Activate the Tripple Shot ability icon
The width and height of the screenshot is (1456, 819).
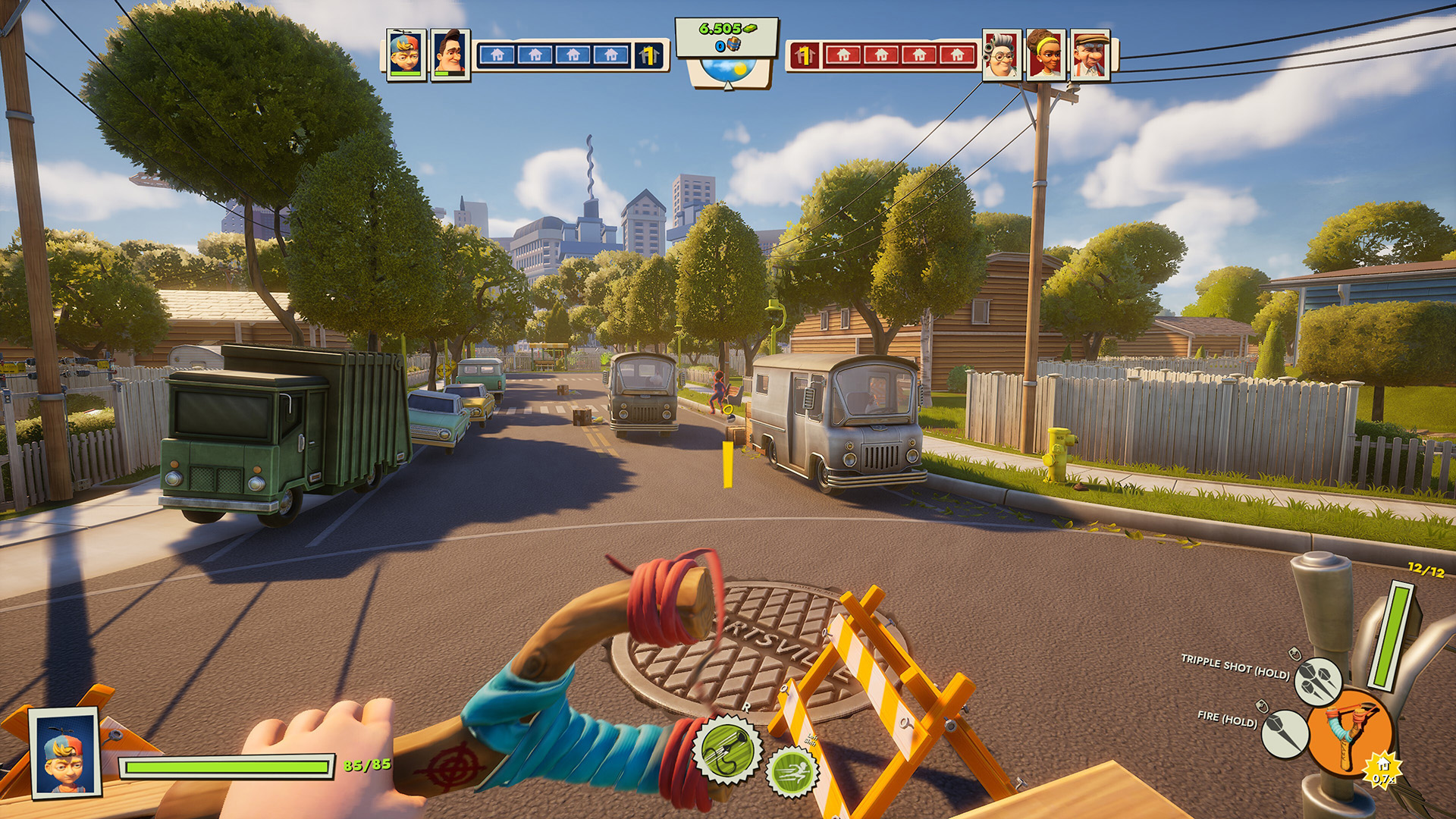coord(1318,681)
